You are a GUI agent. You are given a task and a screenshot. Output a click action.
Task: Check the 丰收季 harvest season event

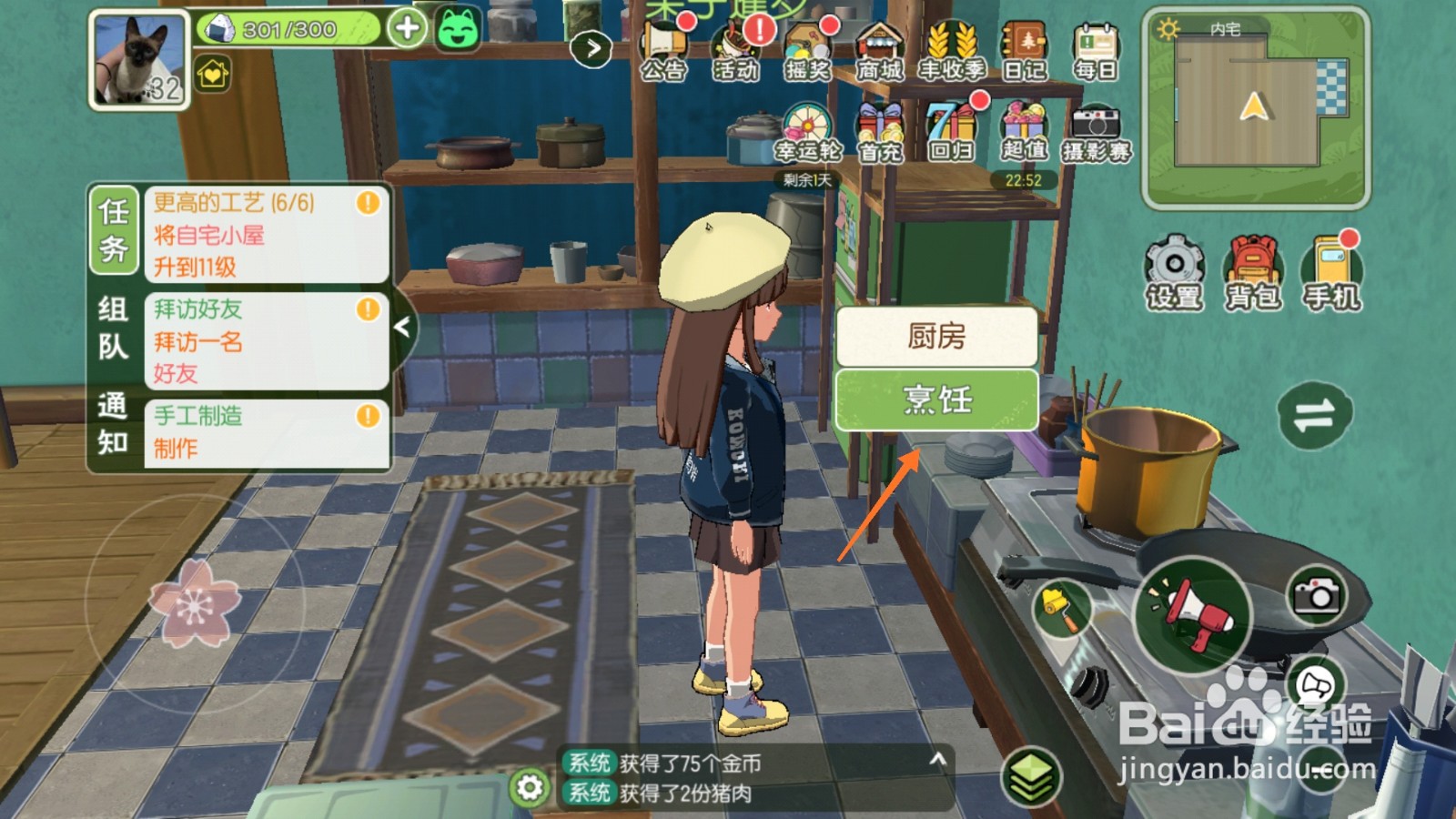[949, 41]
